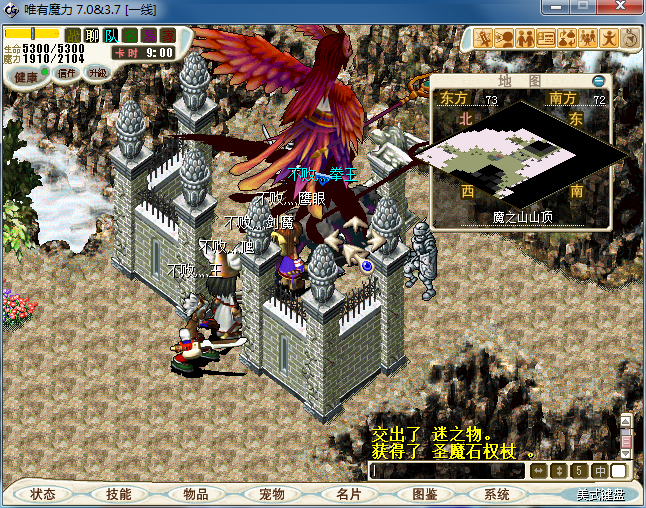
Task: Click the 升级 level-up button
Action: coord(97,72)
